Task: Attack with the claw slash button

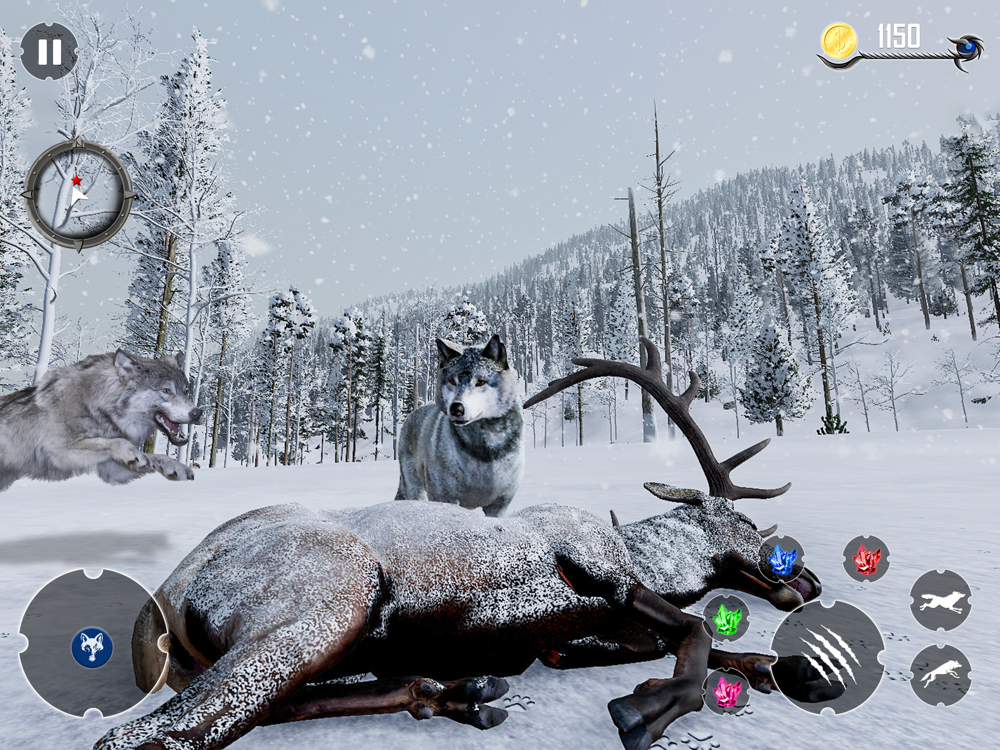Action: 828,657
